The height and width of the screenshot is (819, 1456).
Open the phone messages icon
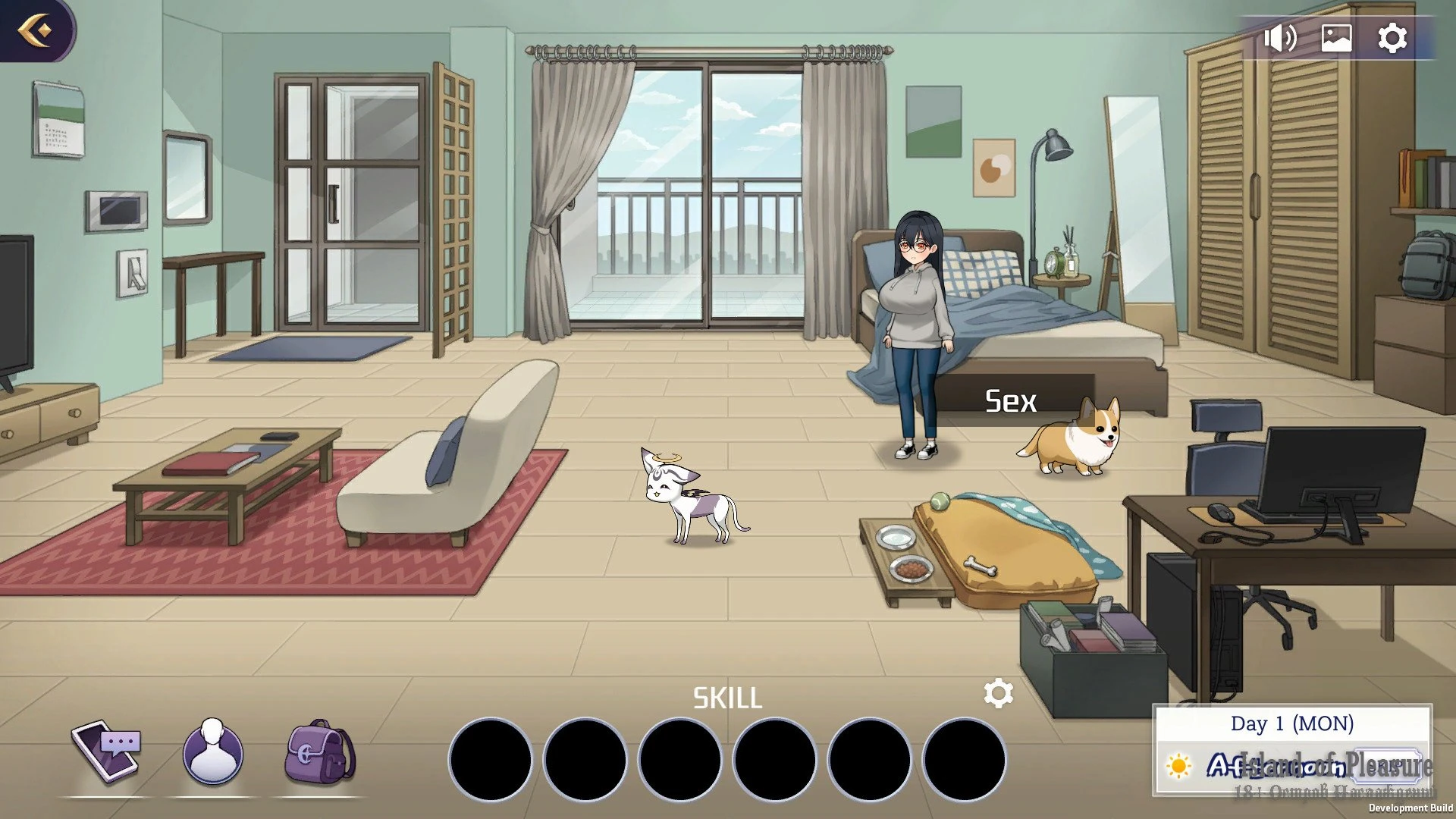(106, 751)
